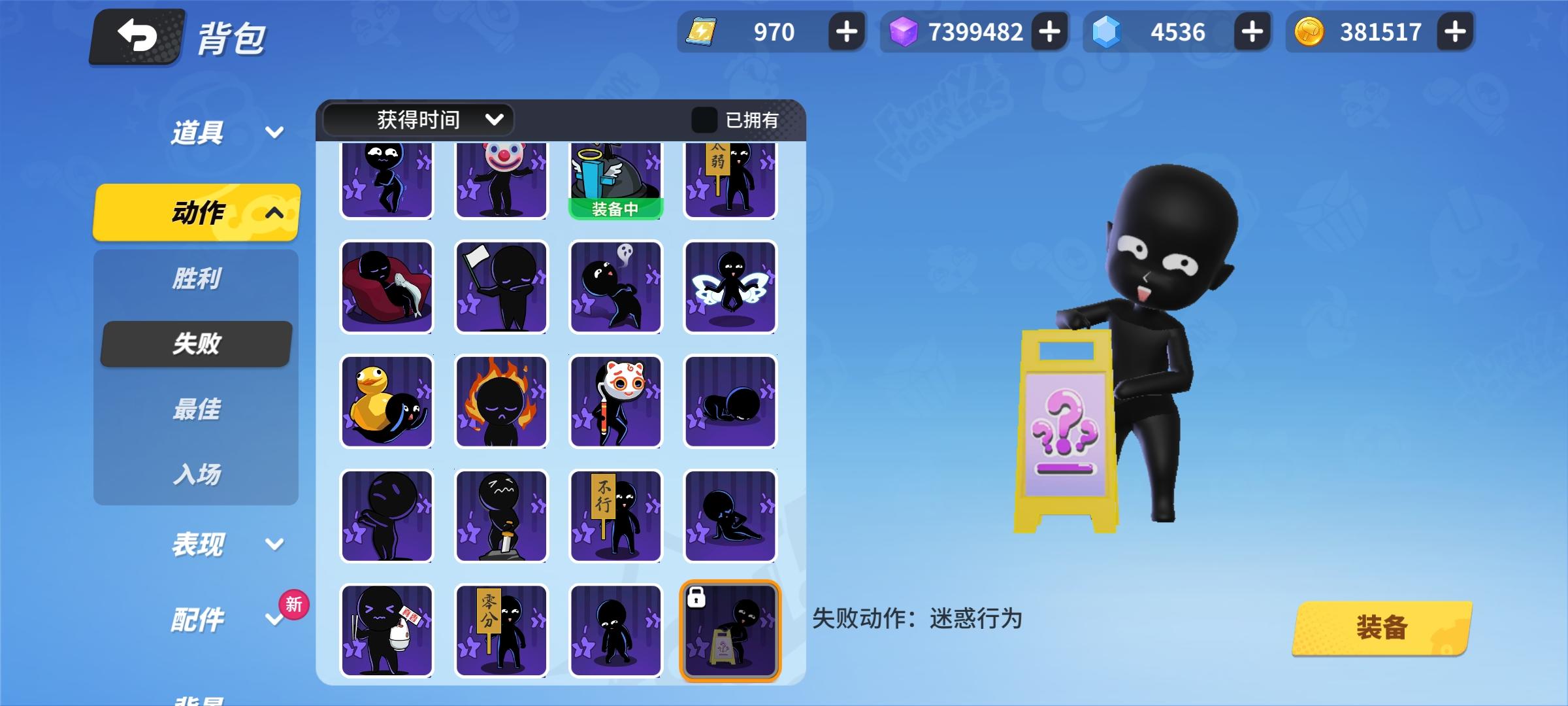1568x706 pixels.
Task: Collapse the 动作 category chevron
Action: point(274,212)
